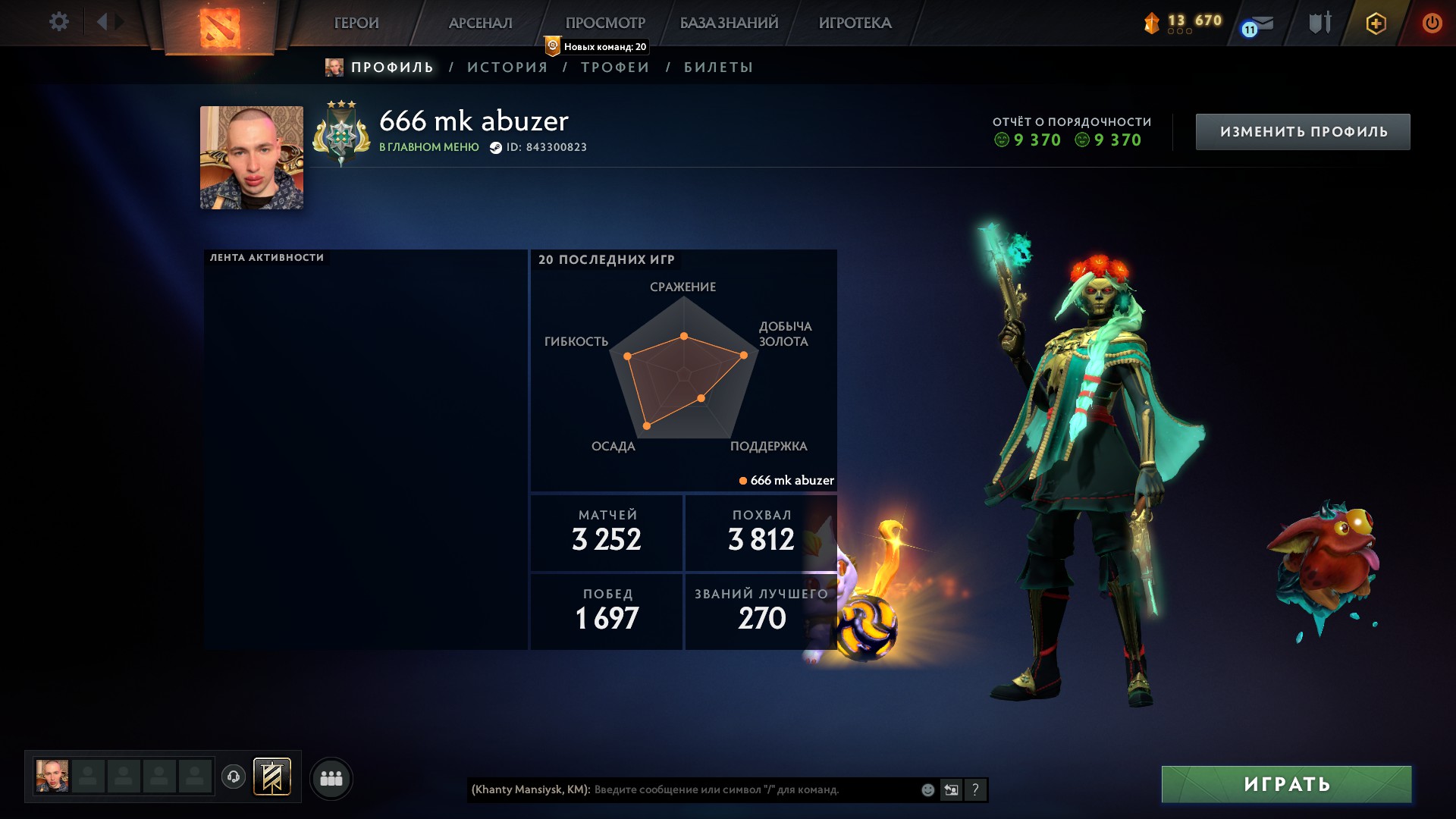This screenshot has width=1456, height=819.
Task: Click the ИЗМЕНИТЬ ПРОФИЛЬ button
Action: point(1303,132)
